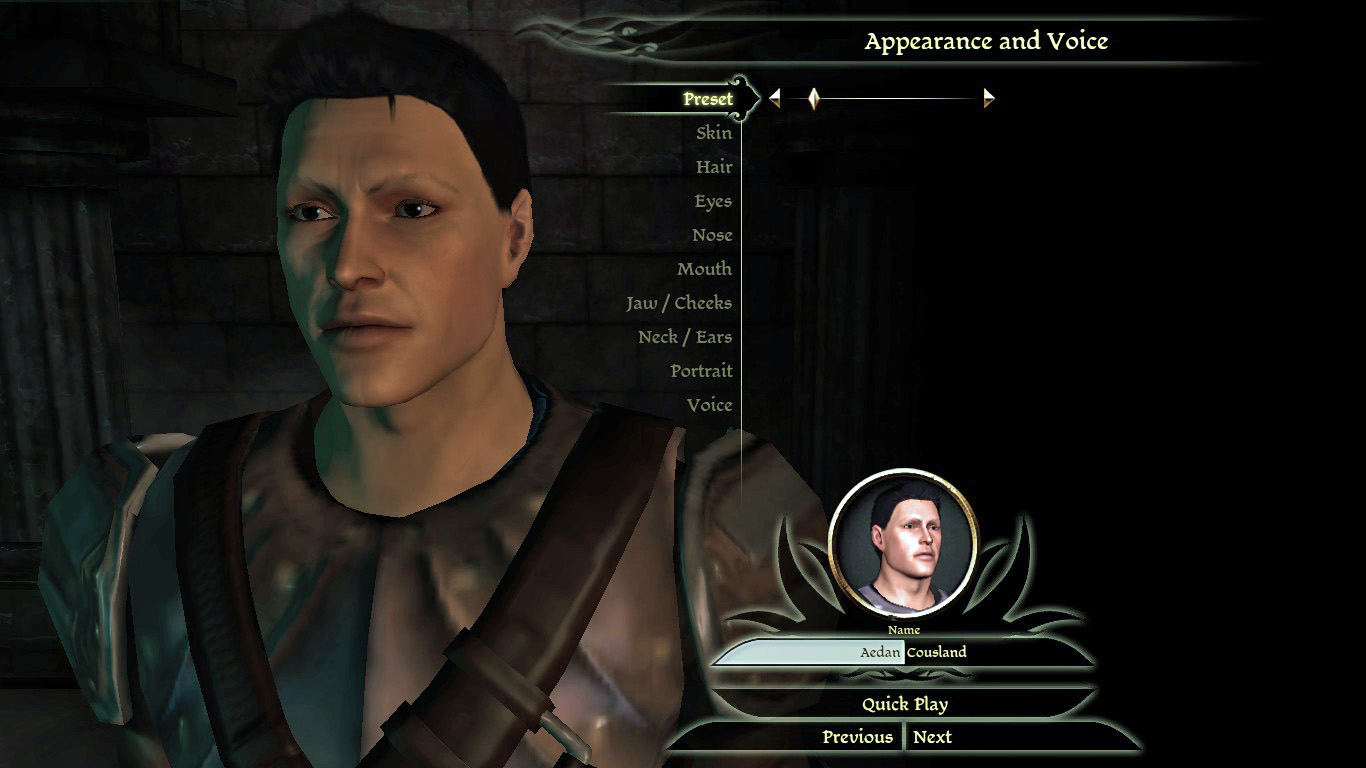Choose the Neck / Ears category
Viewport: 1366px width, 768px height.
coord(685,337)
